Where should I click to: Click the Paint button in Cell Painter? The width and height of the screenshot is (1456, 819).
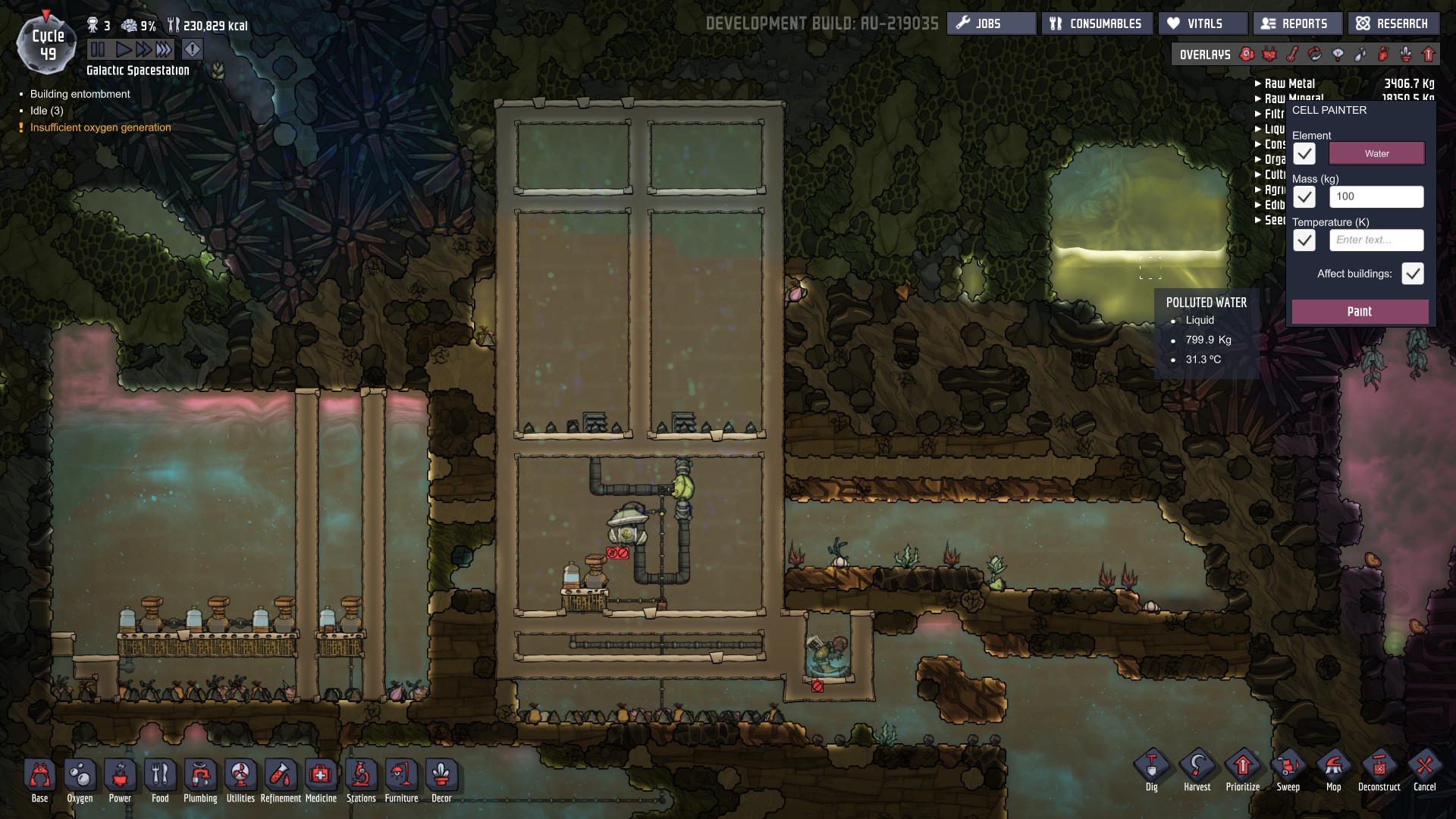point(1360,312)
